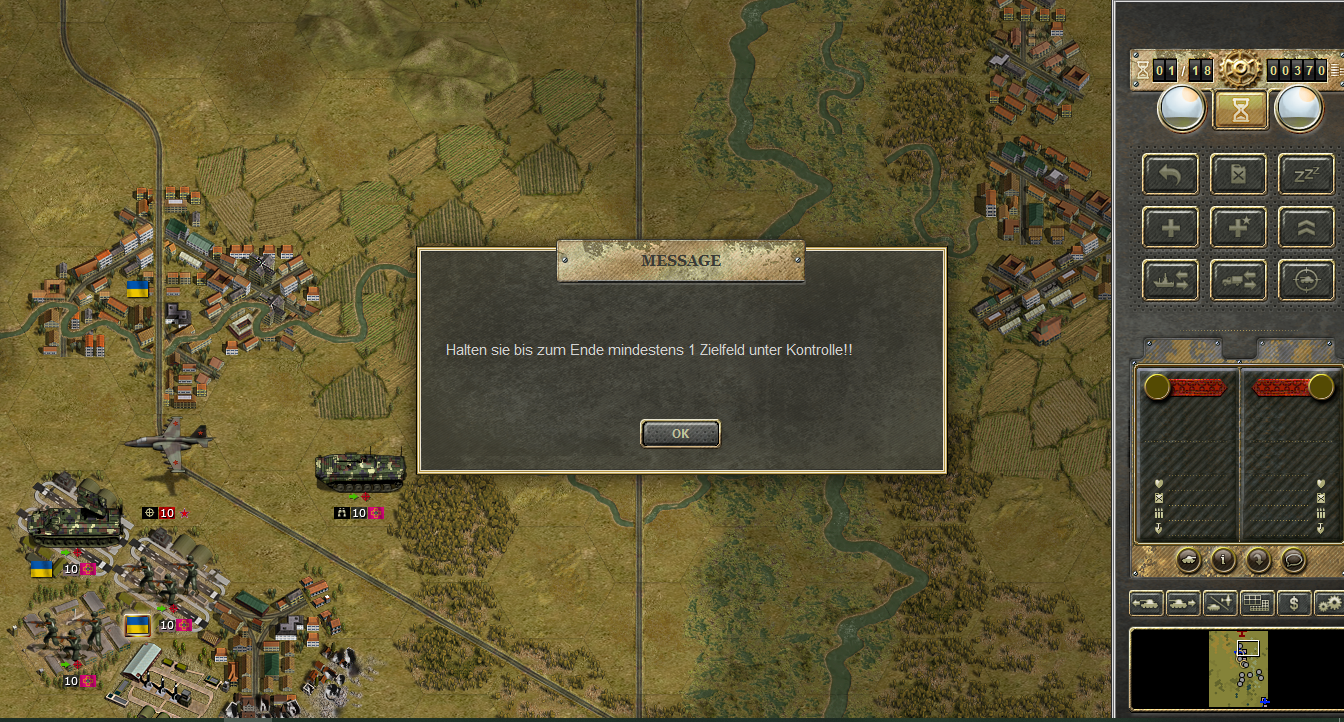Viewport: 1344px width, 722px height.
Task: Open the round tank unit details button
Action: coord(1189,560)
